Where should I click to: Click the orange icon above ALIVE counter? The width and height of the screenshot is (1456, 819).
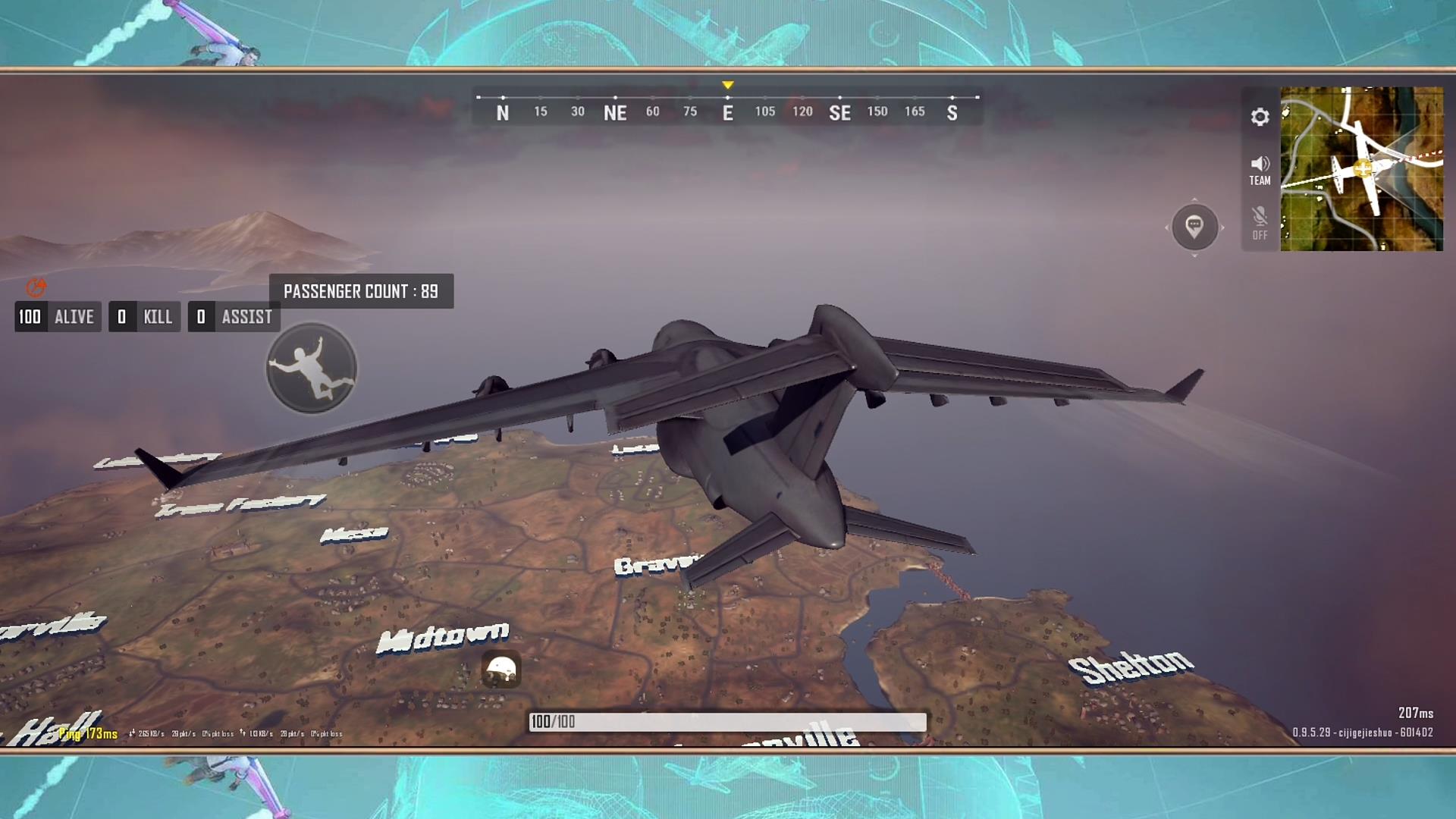coord(36,287)
